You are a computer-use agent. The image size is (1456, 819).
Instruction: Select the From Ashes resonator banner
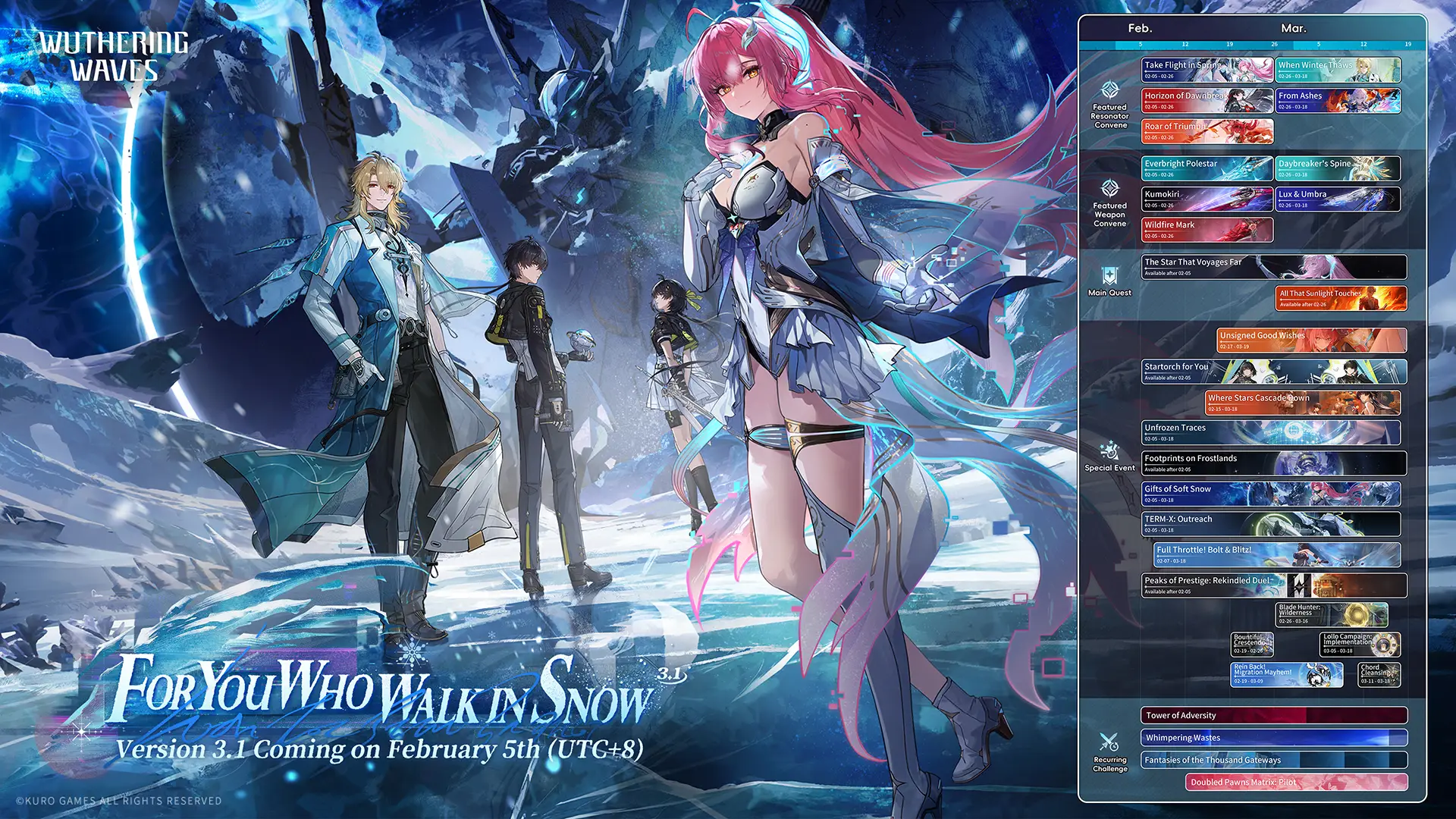[1338, 101]
